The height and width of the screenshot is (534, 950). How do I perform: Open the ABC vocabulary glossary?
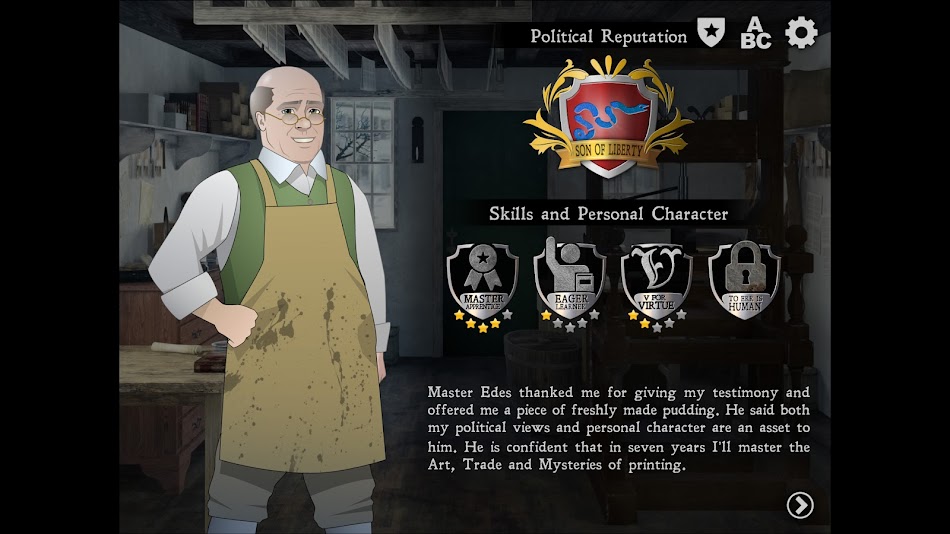(x=755, y=33)
